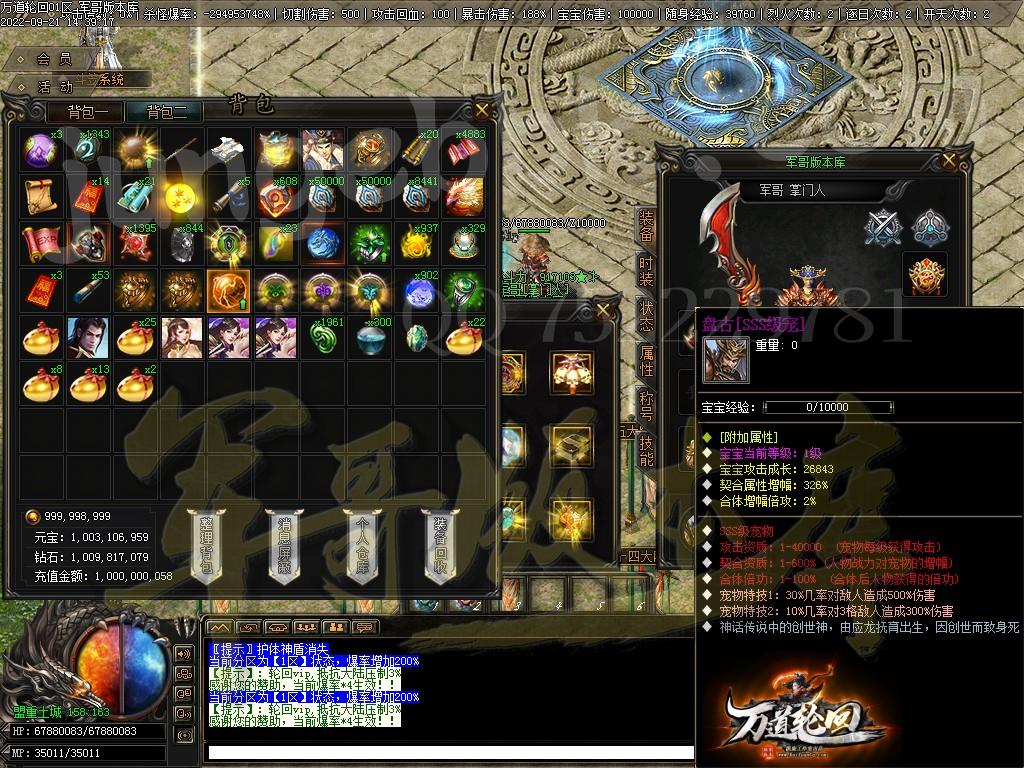Select the 称号 titles tab

(646, 405)
